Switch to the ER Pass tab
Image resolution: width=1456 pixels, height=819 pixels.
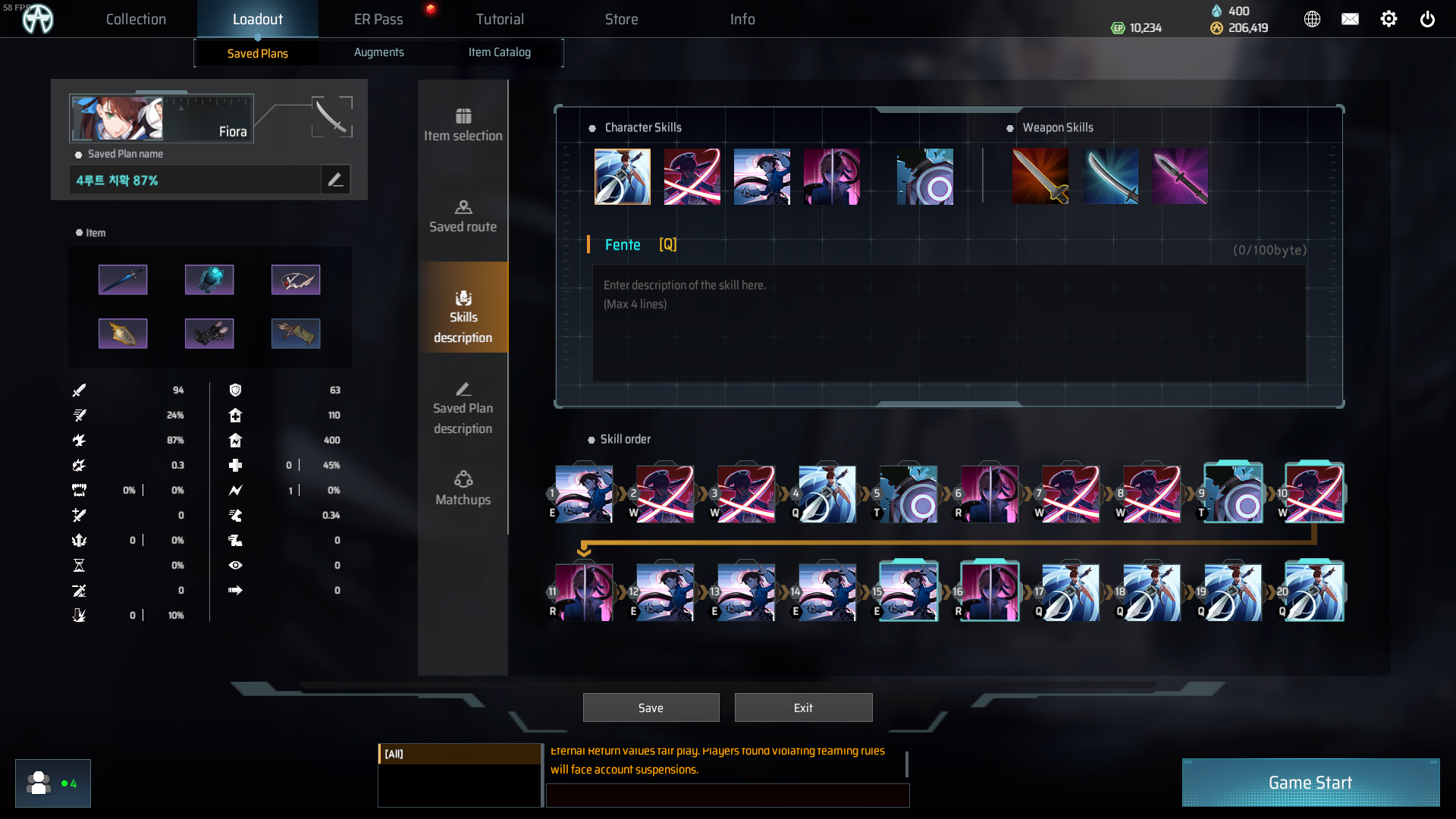click(x=378, y=19)
